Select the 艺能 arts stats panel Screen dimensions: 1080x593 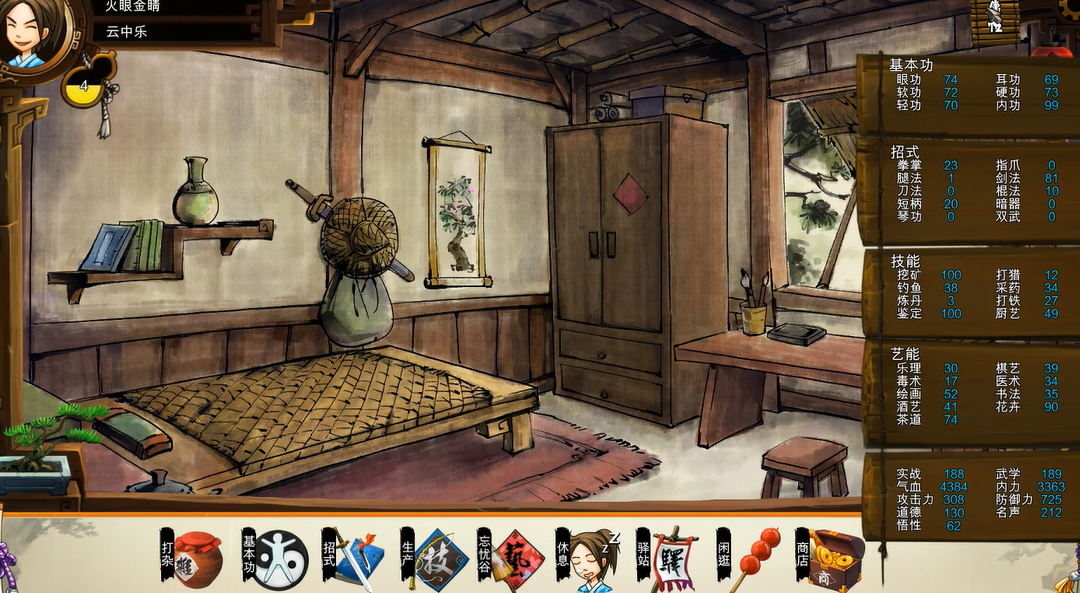click(x=967, y=391)
